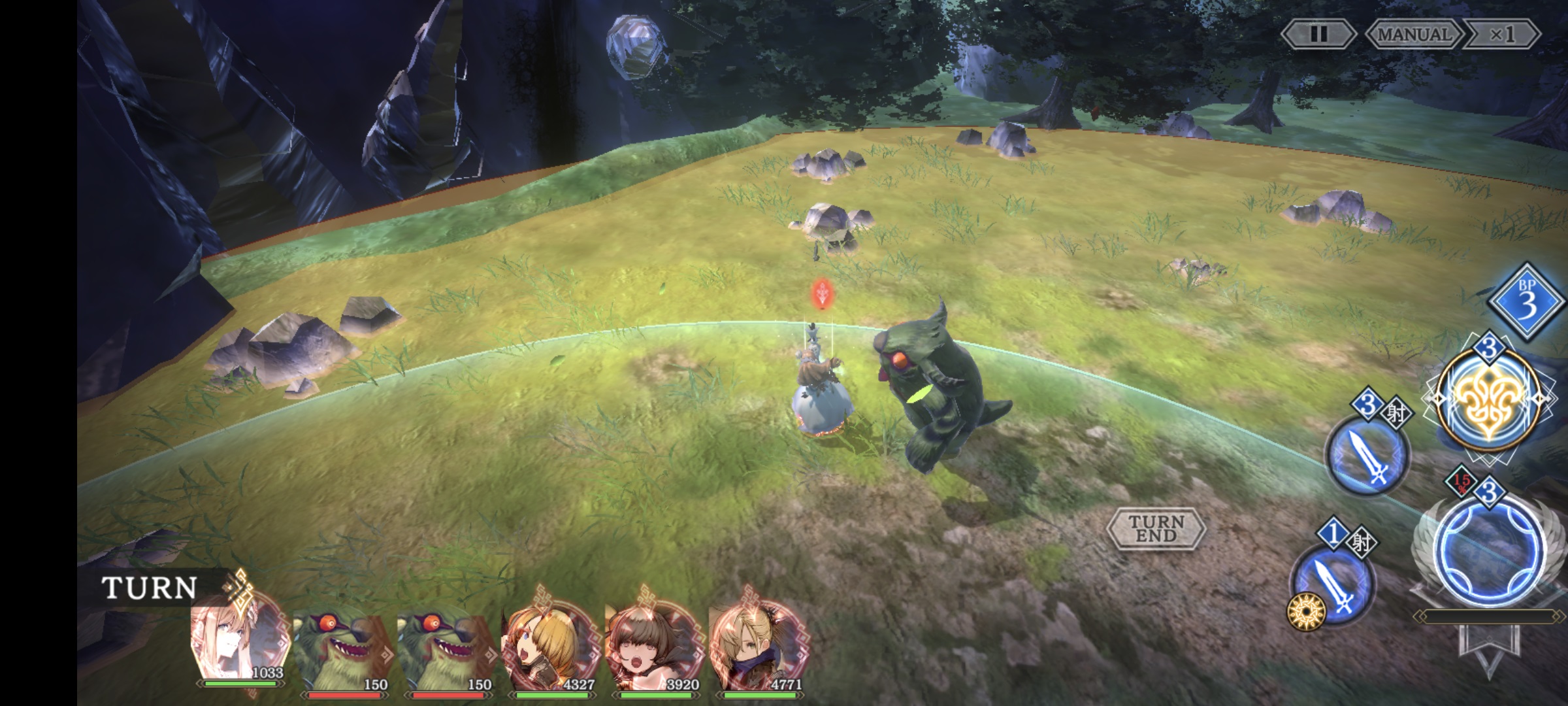Change the x1 battle speed
The height and width of the screenshot is (706, 1568).
click(x=1501, y=34)
